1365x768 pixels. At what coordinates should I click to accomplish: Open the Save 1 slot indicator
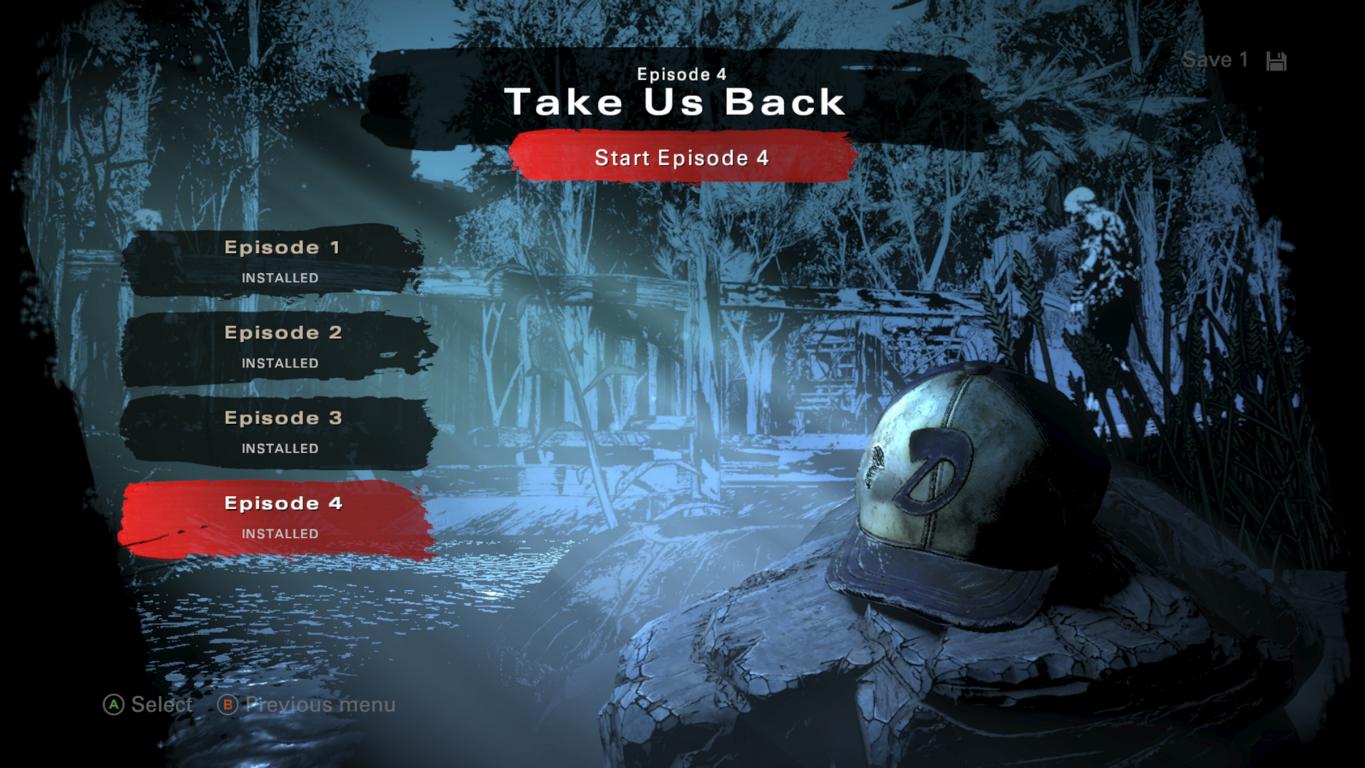[1233, 60]
